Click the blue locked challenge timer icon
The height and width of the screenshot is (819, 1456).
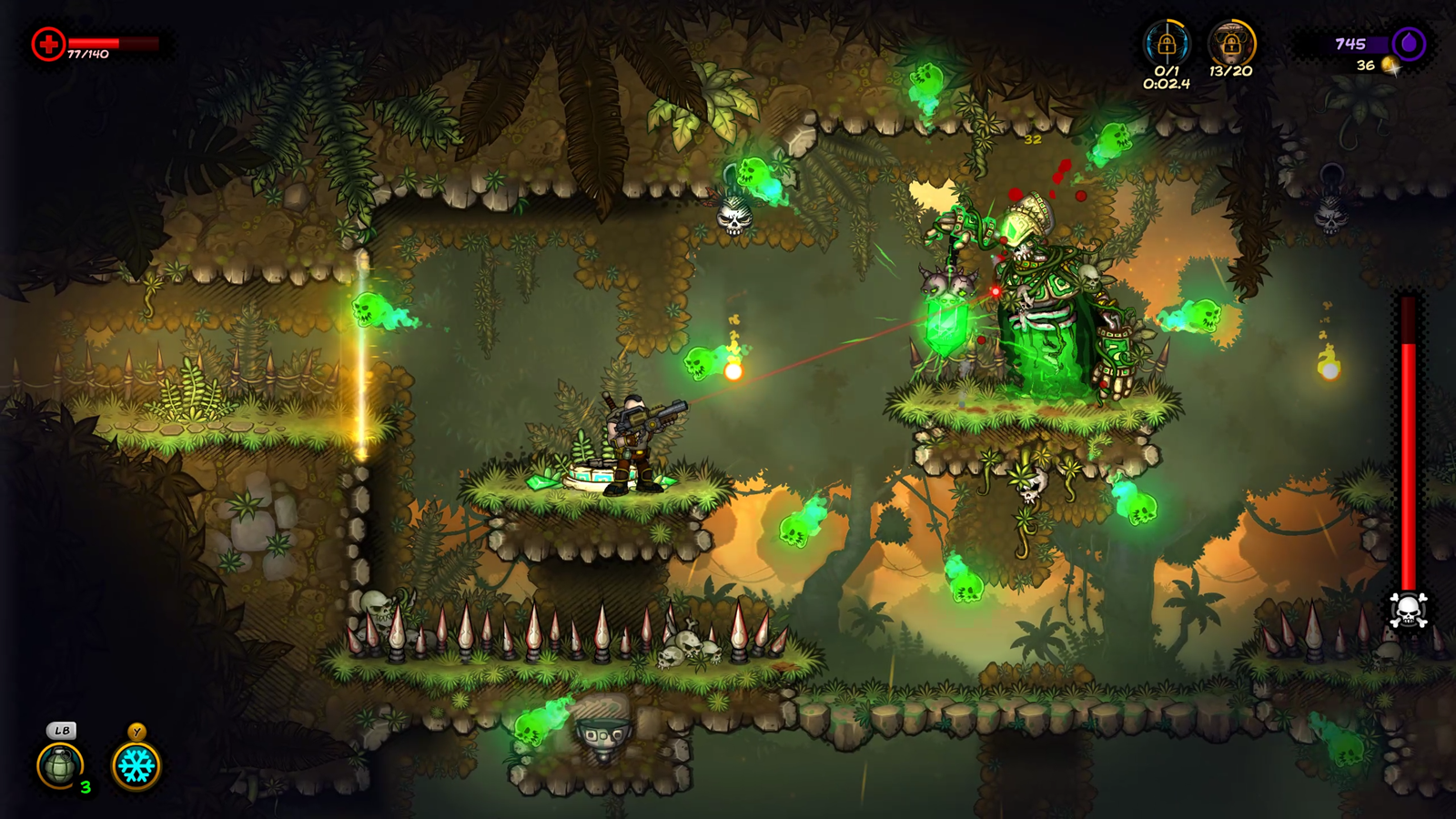pos(1167,43)
